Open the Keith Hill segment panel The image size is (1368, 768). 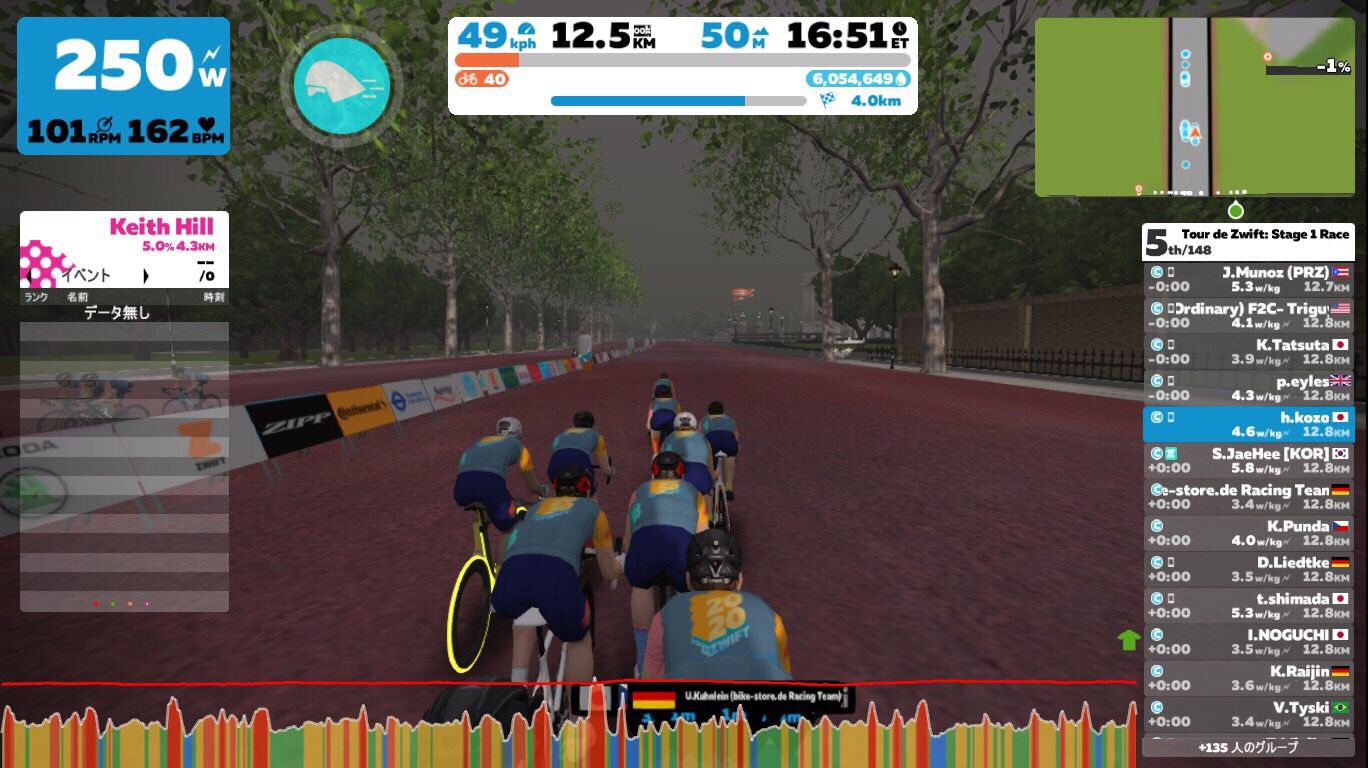[x=124, y=249]
